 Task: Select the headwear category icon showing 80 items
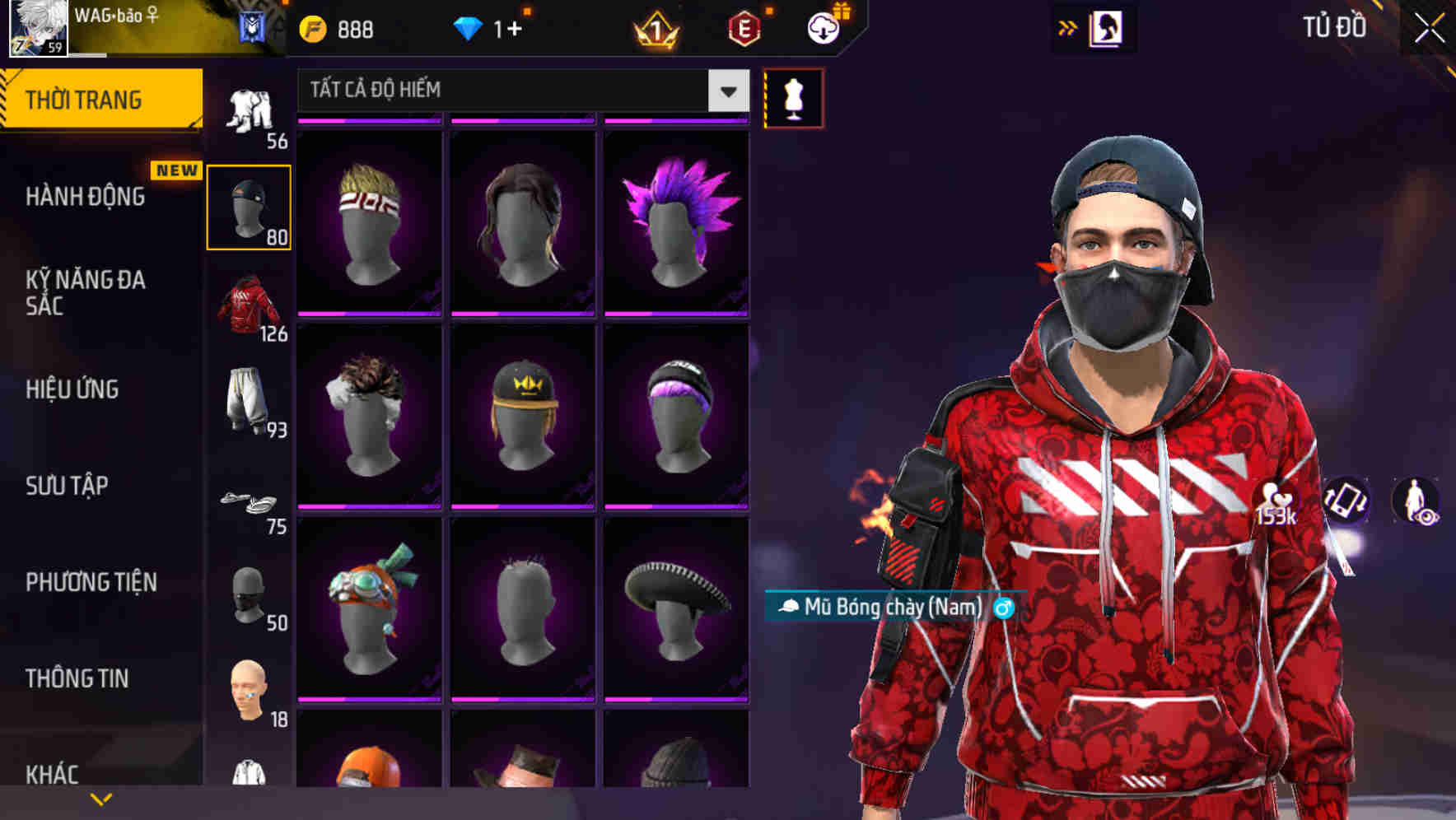click(250, 207)
